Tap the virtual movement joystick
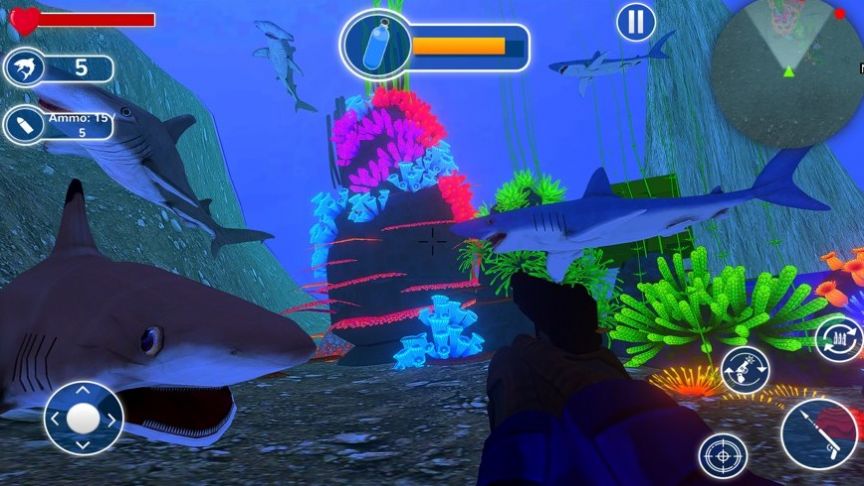The height and width of the screenshot is (486, 864). point(83,418)
